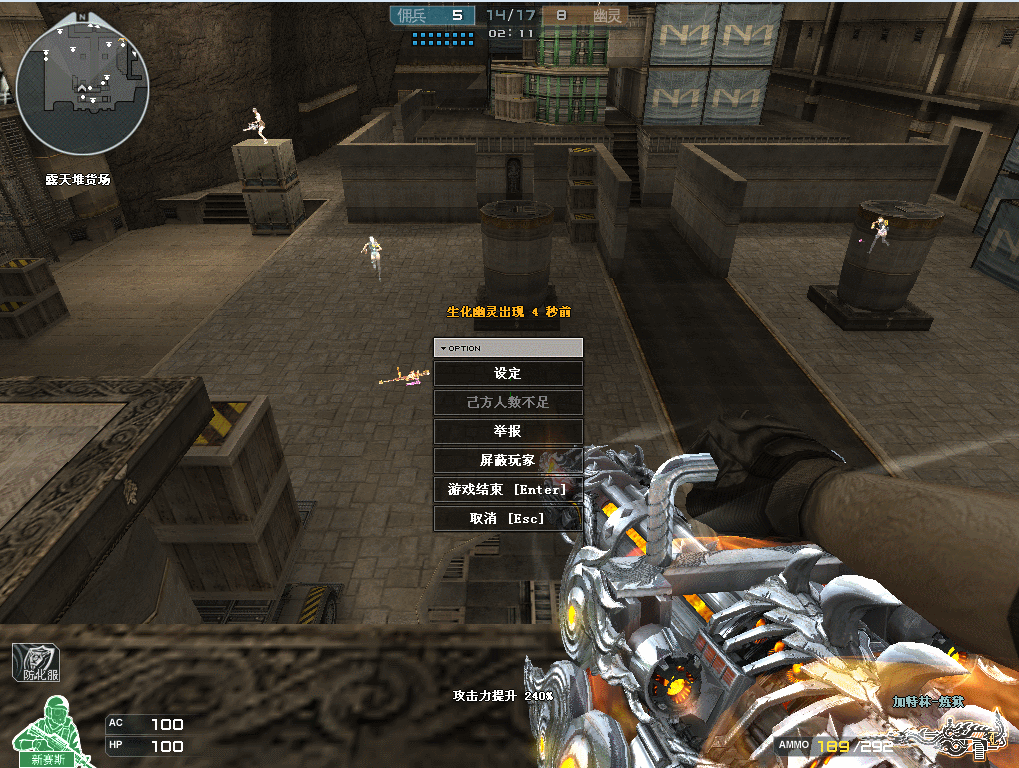Select the 举报 report option
1019x768 pixels.
coord(508,431)
